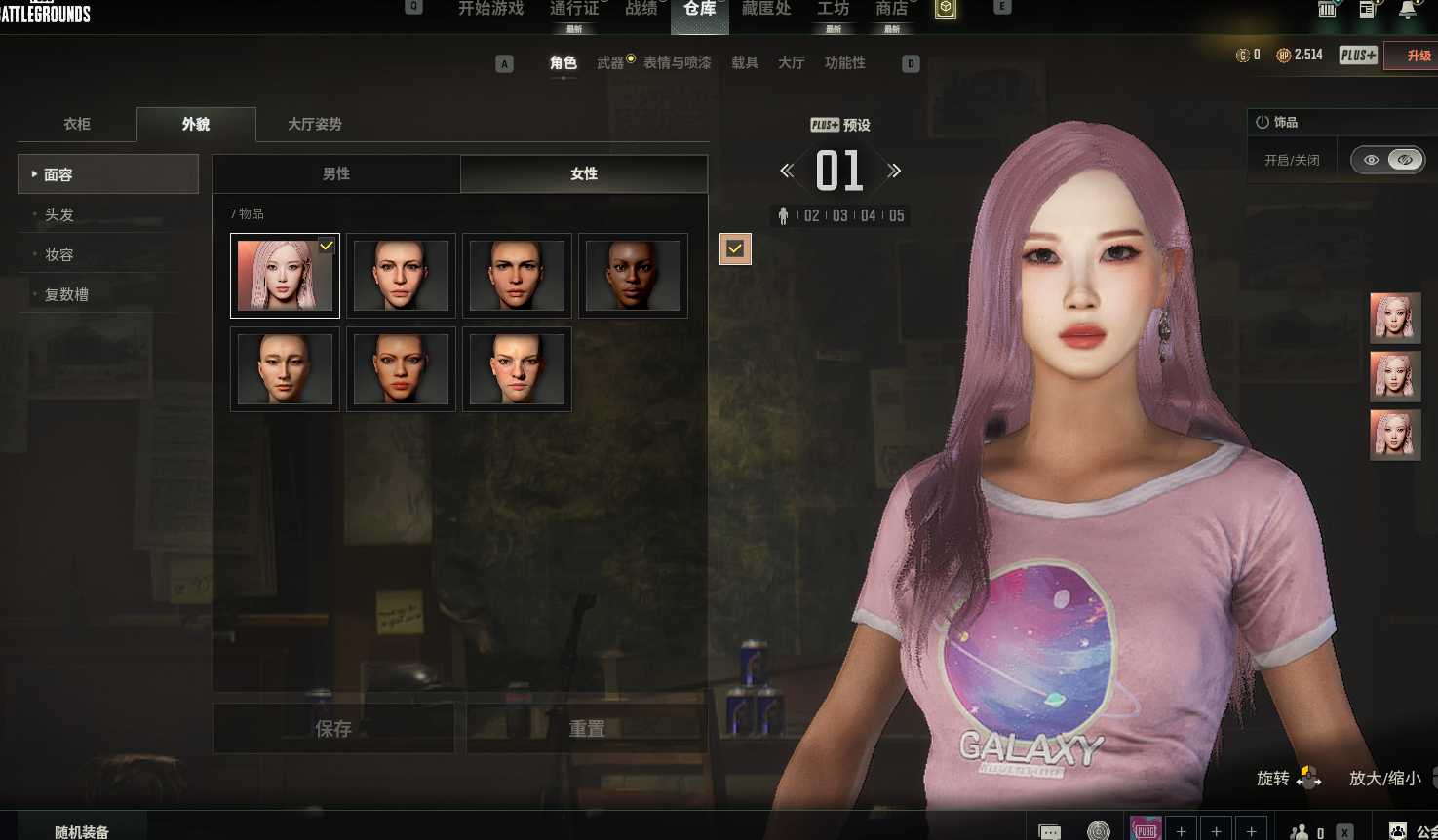Toggle the 饰品 accessories visibility switch
The width and height of the screenshot is (1438, 840).
tap(1388, 160)
